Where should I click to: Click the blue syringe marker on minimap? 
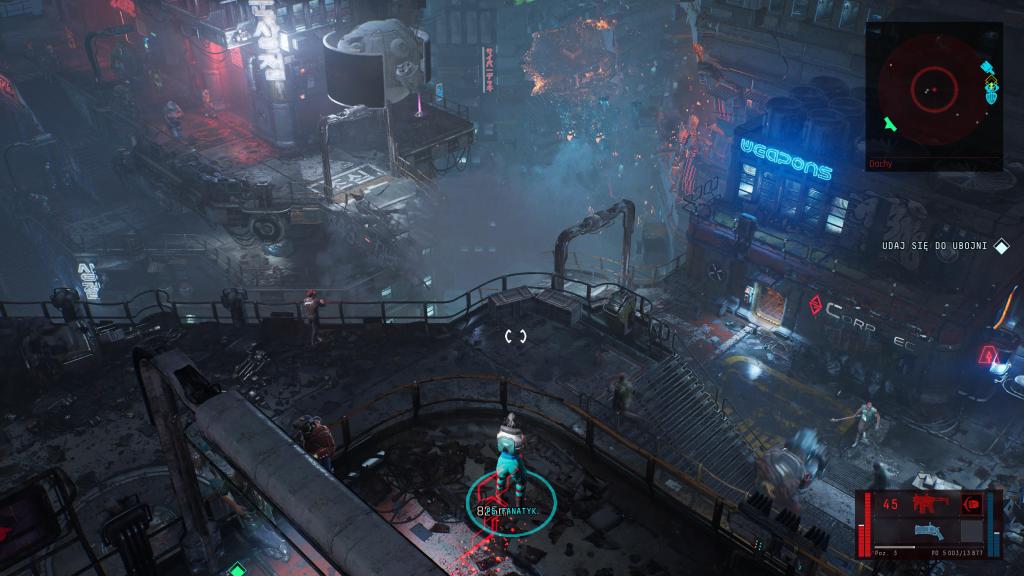pos(987,69)
